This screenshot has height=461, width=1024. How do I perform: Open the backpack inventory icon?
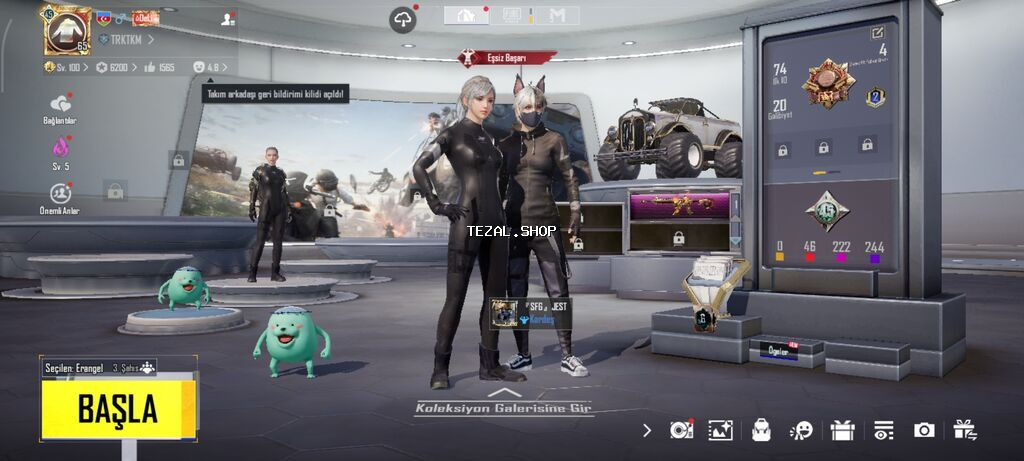pyautogui.click(x=761, y=430)
